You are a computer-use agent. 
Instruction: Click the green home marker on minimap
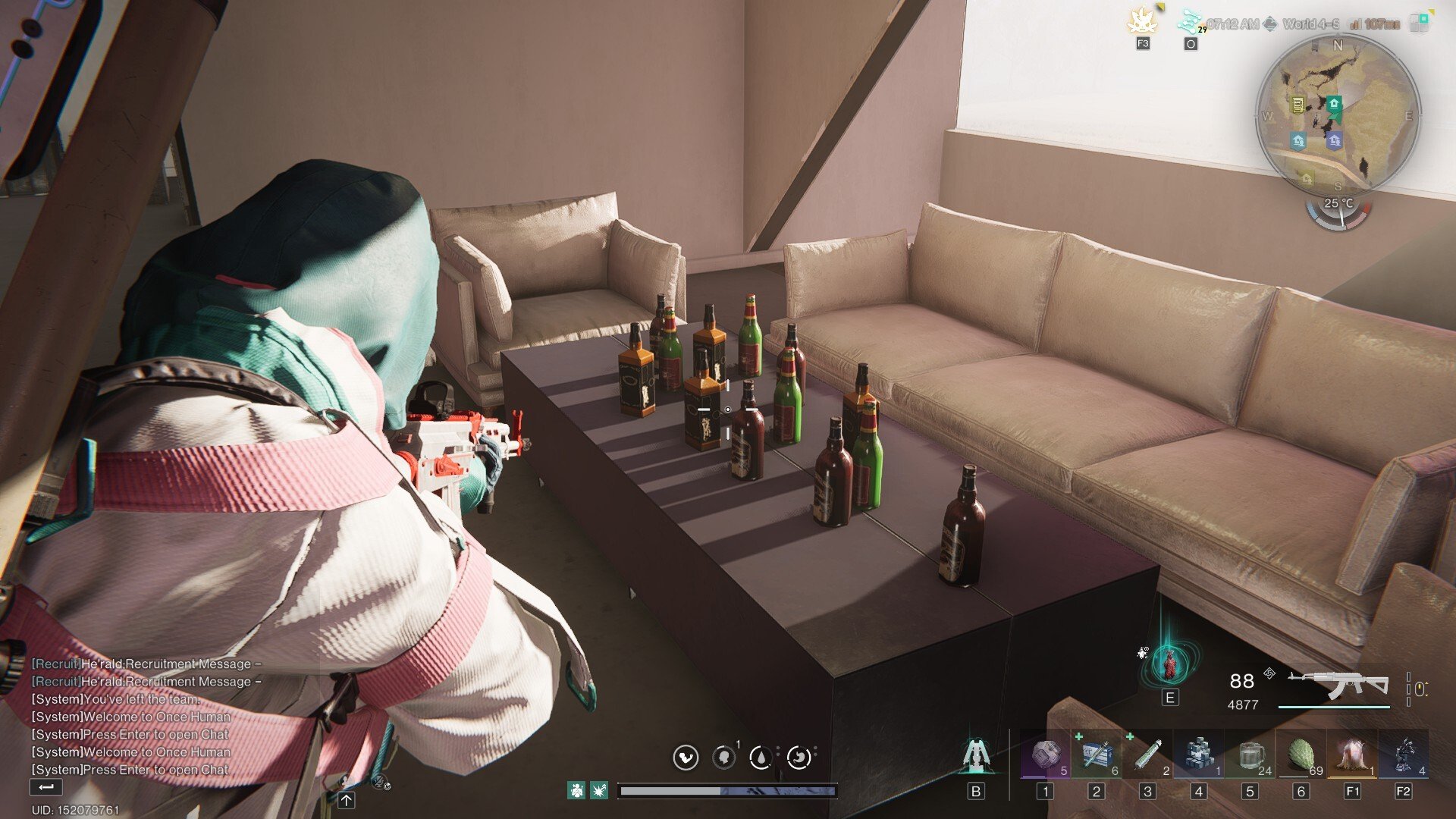1334,104
